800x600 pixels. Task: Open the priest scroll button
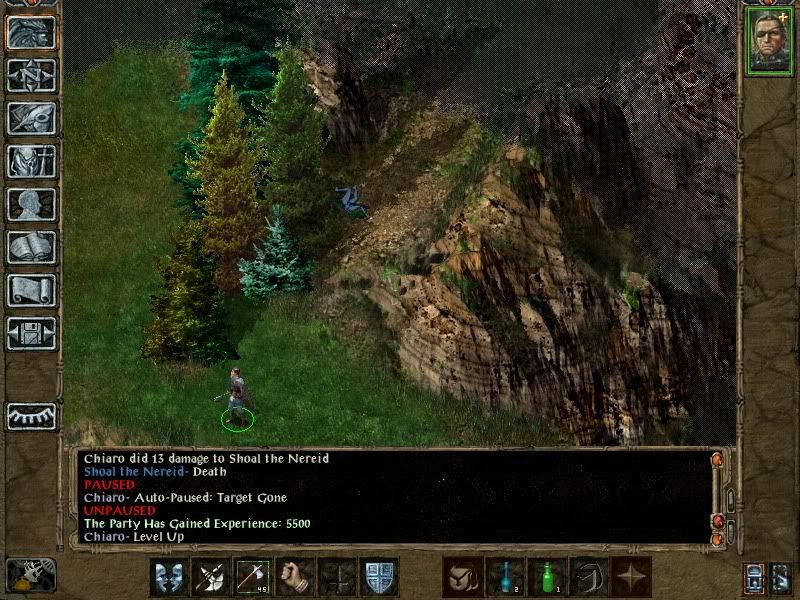(x=31, y=290)
